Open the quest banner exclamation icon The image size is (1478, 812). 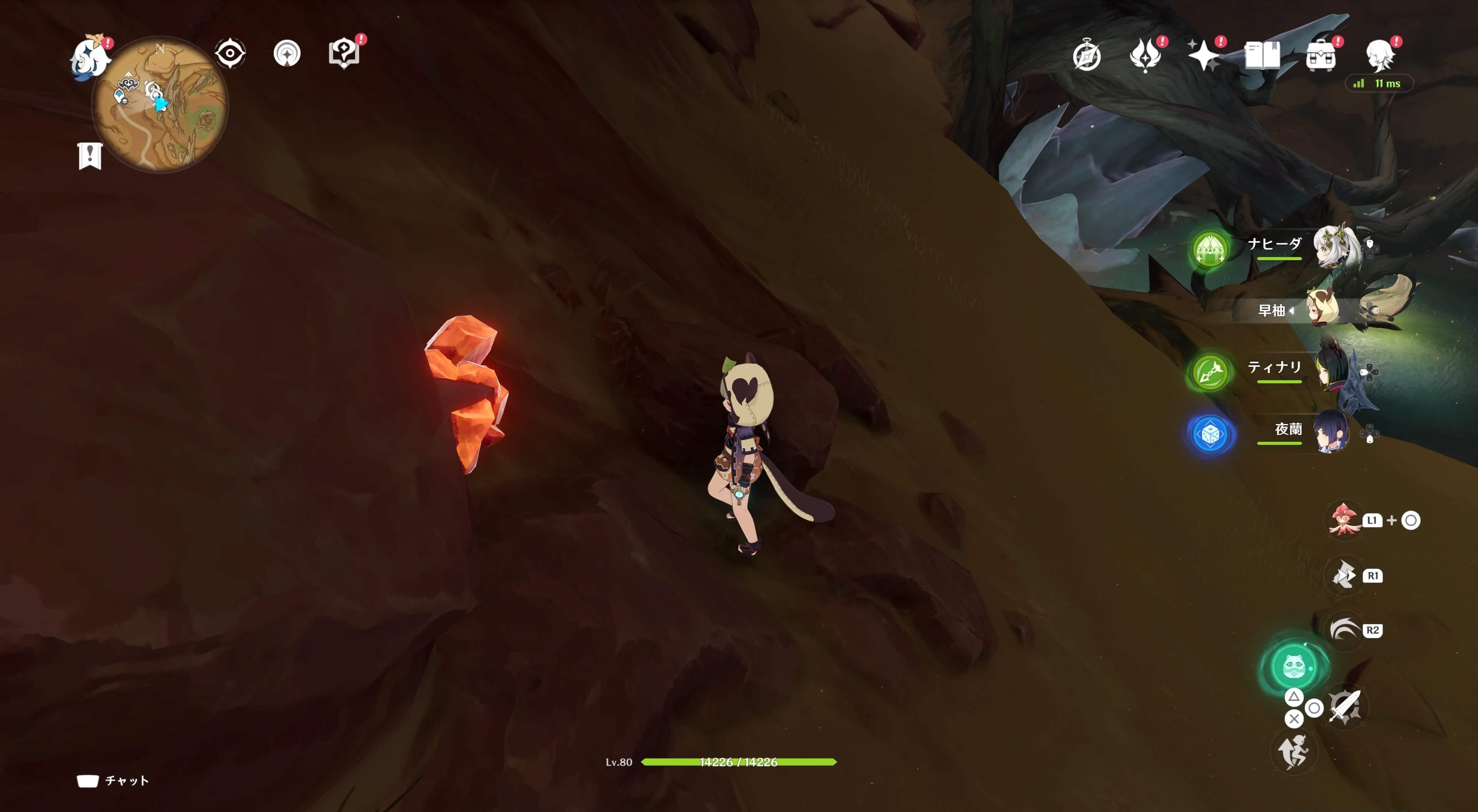90,155
